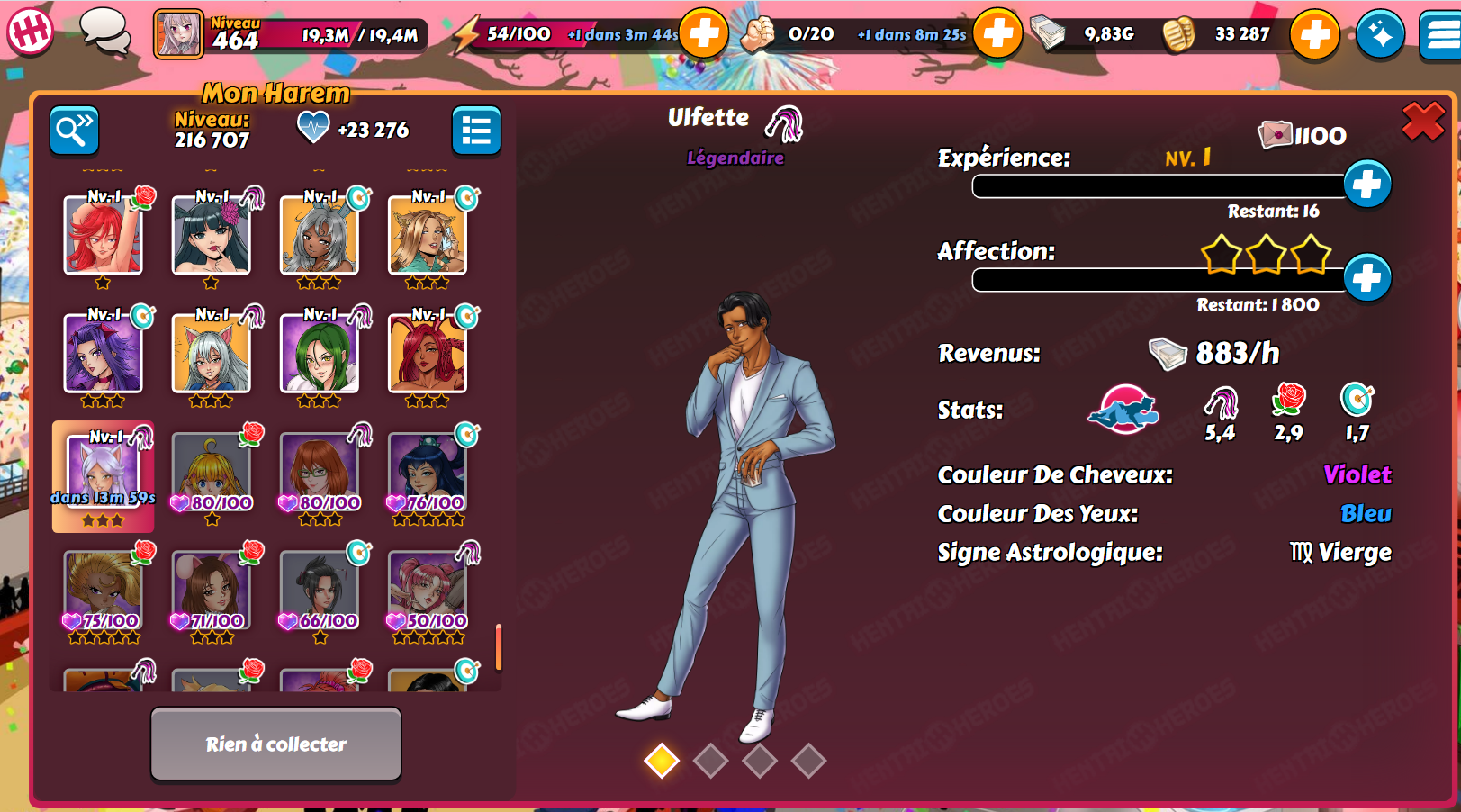Refill energy with the orange plus

[703, 34]
